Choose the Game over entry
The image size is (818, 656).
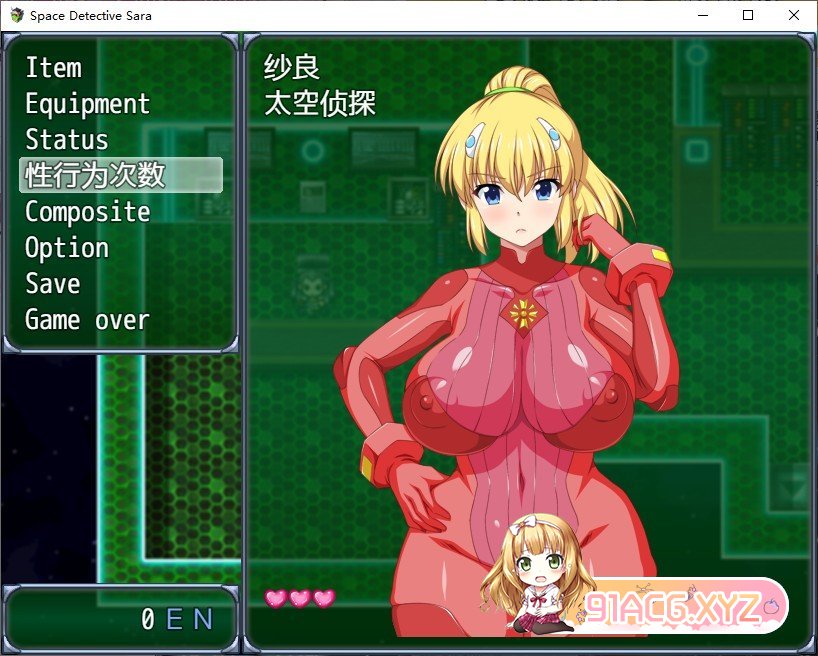88,320
